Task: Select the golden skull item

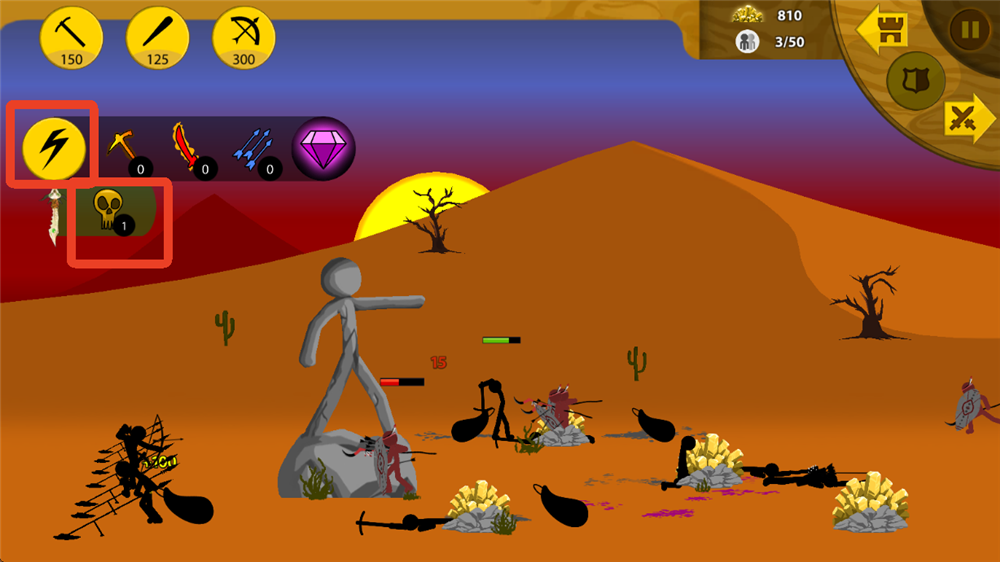Action: [x=110, y=210]
